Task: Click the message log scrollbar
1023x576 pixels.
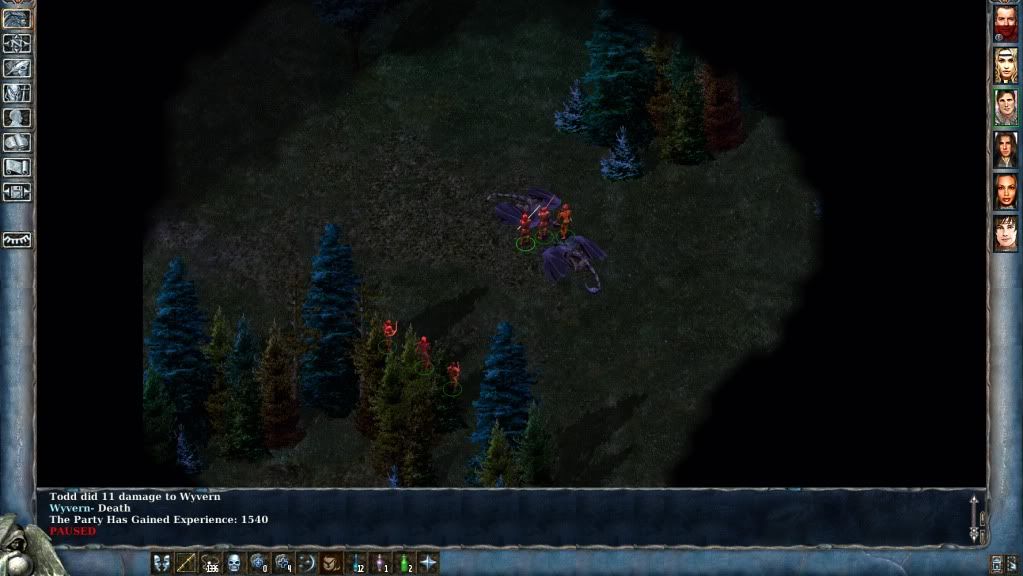Action: click(x=976, y=517)
